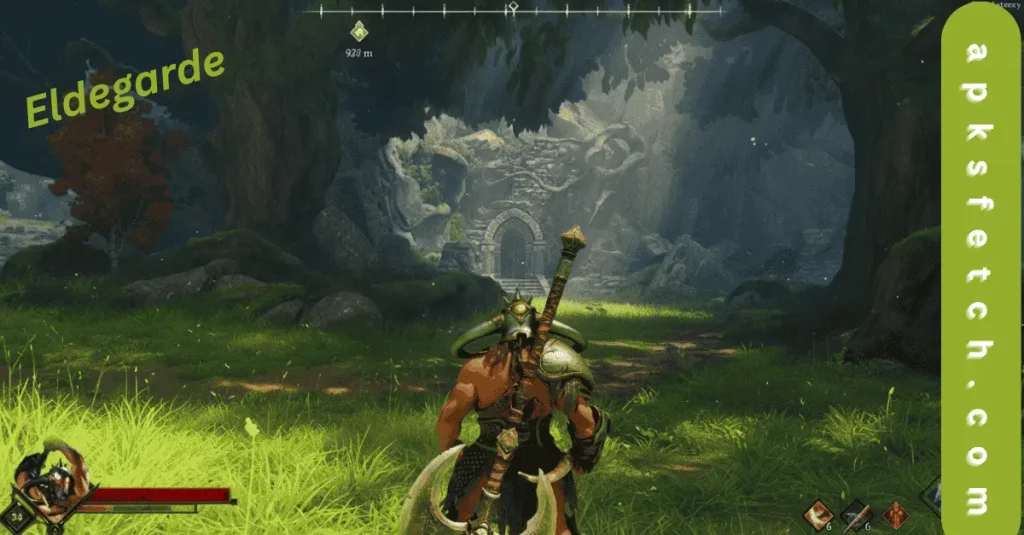This screenshot has height=535, width=1024.
Task: Activate the red diamond ability icon
Action: [x=895, y=513]
